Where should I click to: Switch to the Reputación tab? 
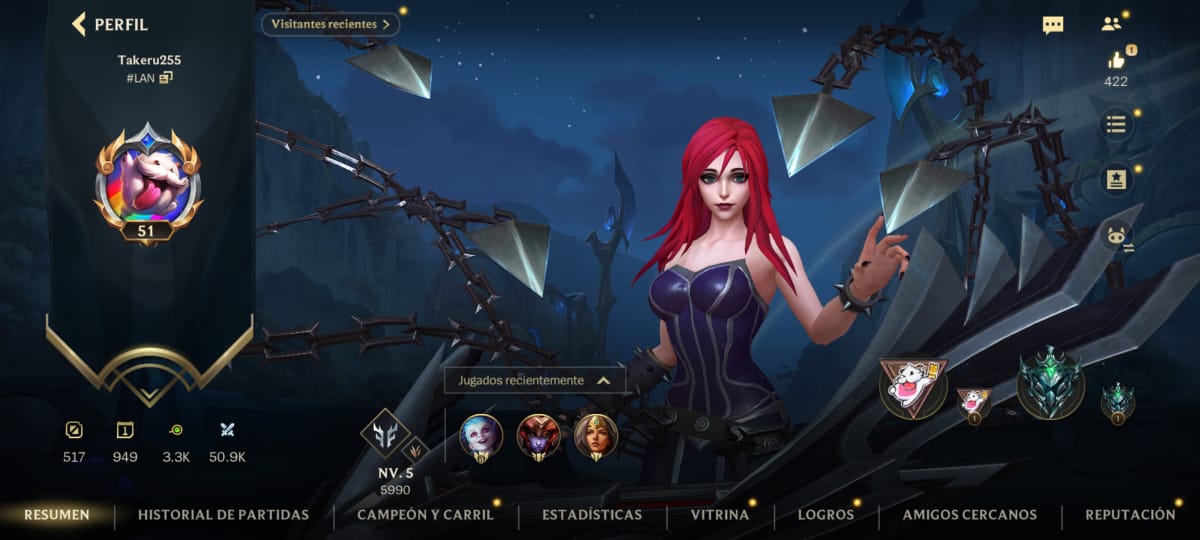1130,515
